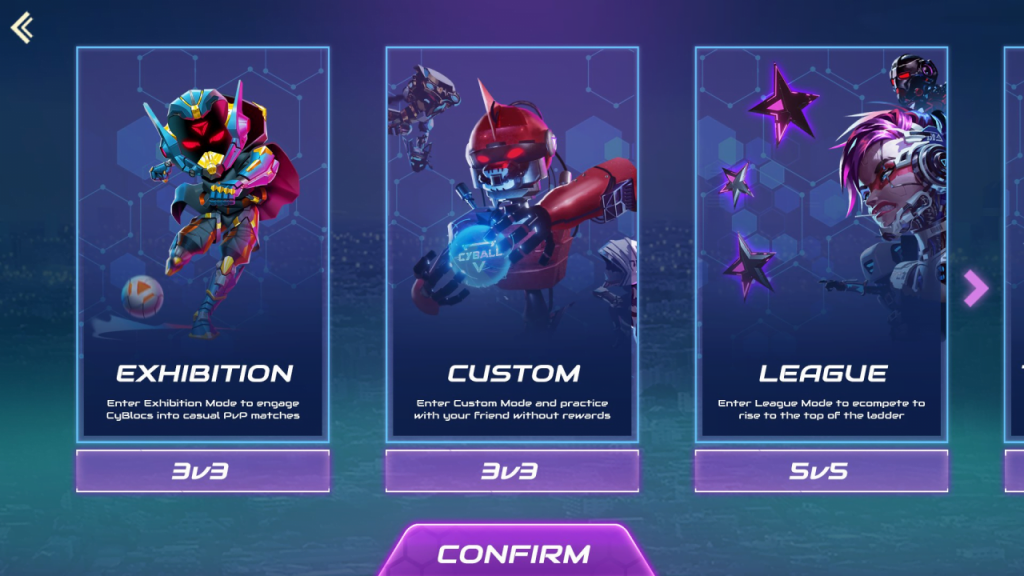Pick the League mode card
Screen dimensions: 1024x576
point(821,243)
